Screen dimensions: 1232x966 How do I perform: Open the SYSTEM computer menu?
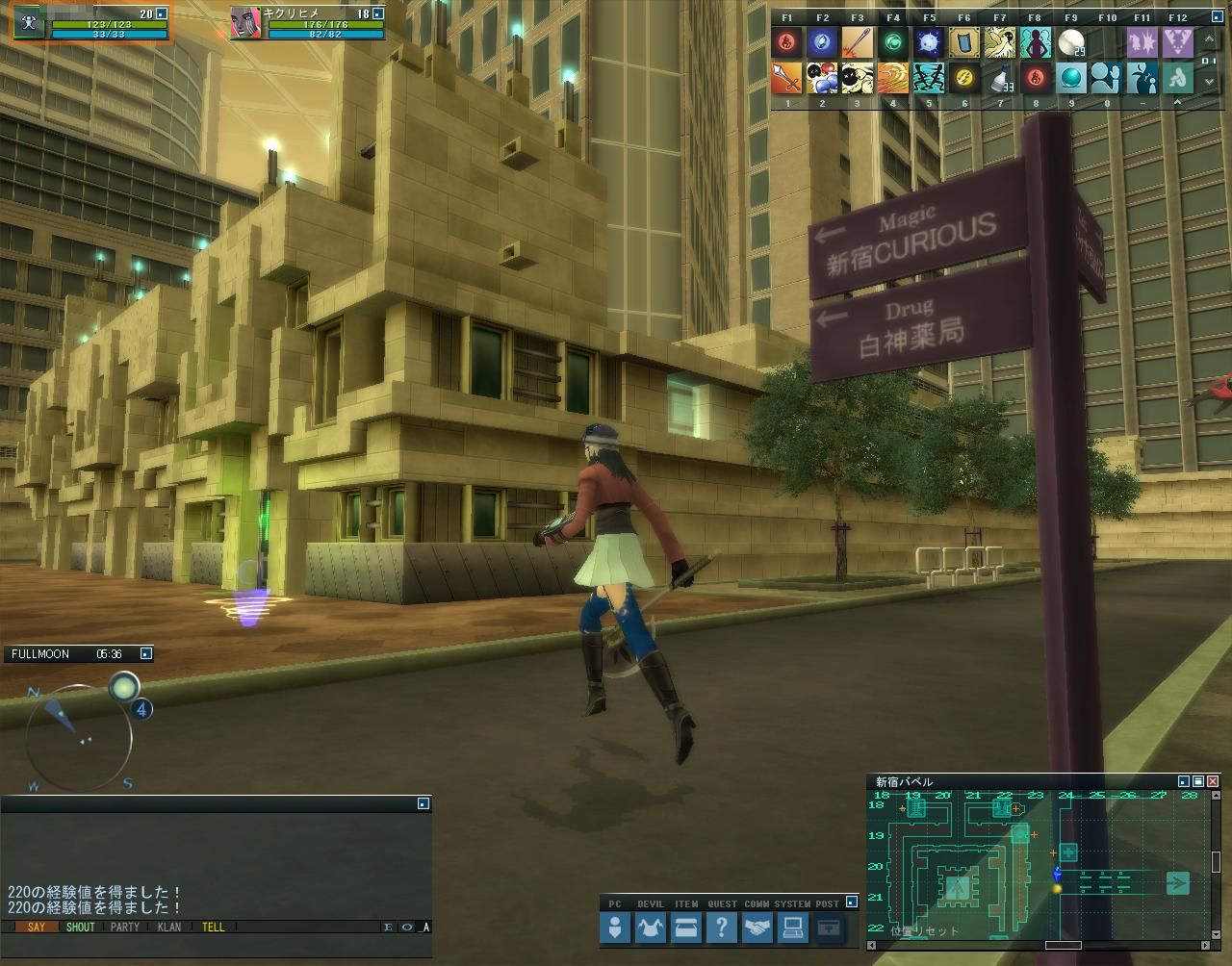click(792, 928)
